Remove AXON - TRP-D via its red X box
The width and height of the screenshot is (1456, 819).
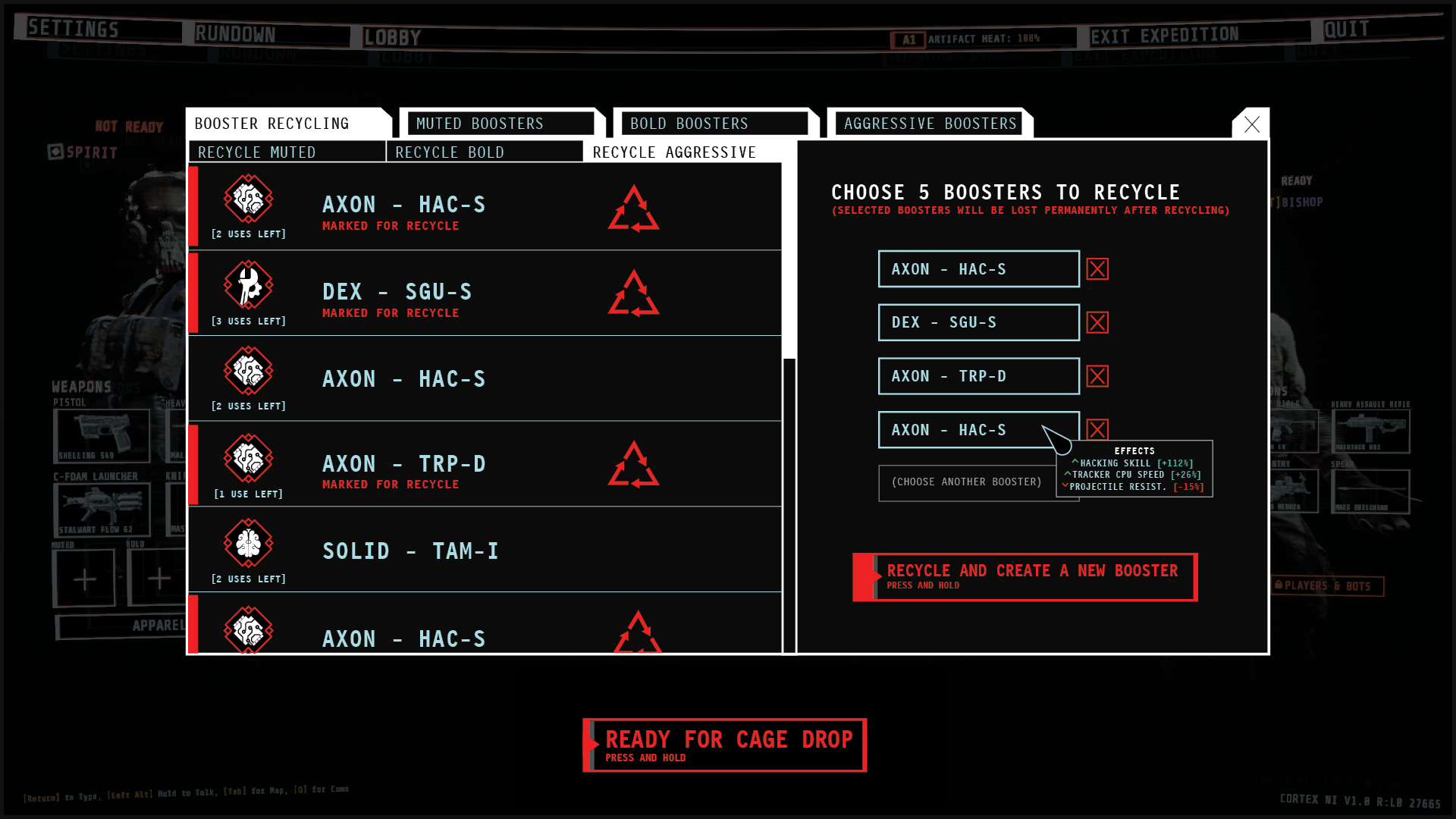coord(1097,375)
